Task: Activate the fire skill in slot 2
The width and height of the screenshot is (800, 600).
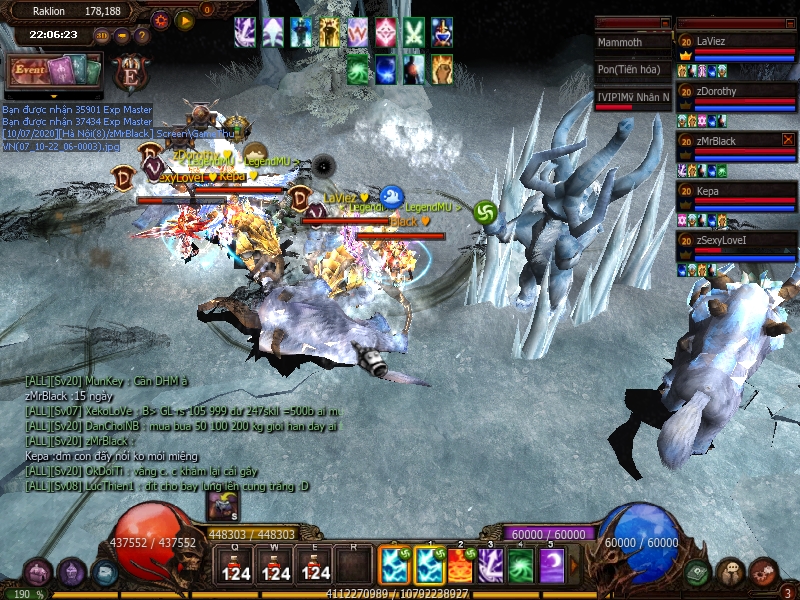Action: (461, 566)
